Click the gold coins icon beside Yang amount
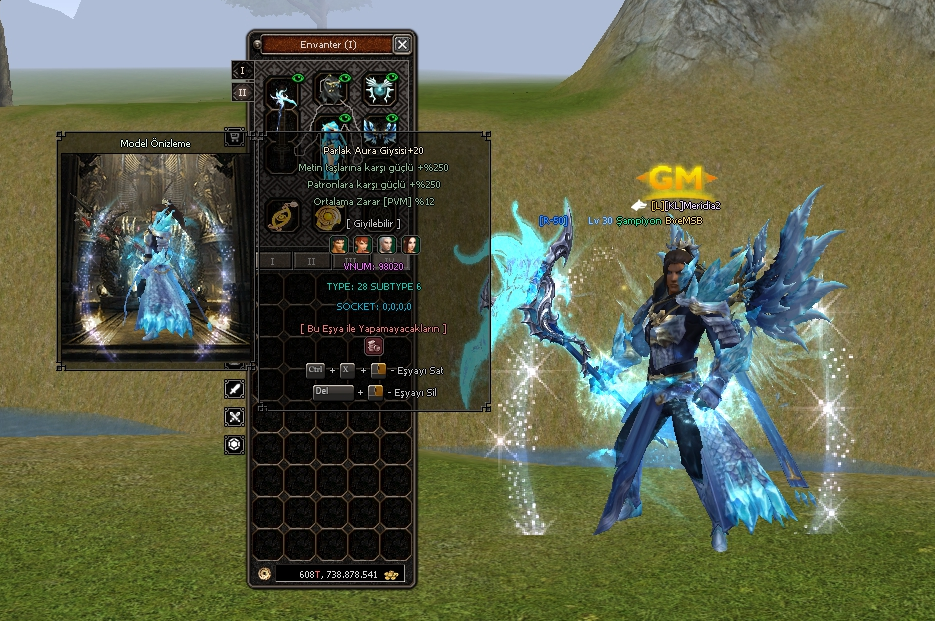The width and height of the screenshot is (935, 621). pos(392,574)
